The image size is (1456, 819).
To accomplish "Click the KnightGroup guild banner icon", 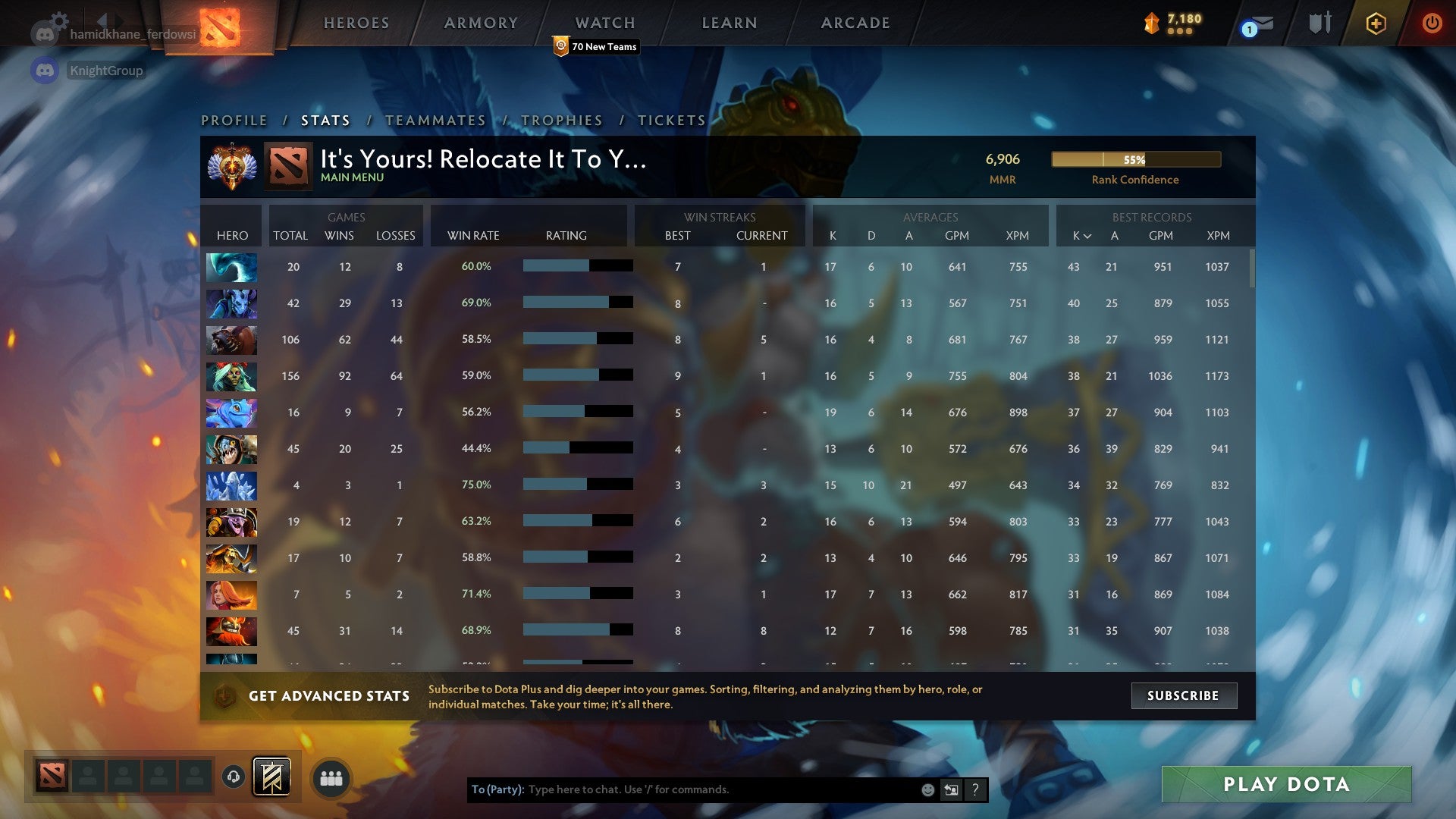I will coord(45,71).
